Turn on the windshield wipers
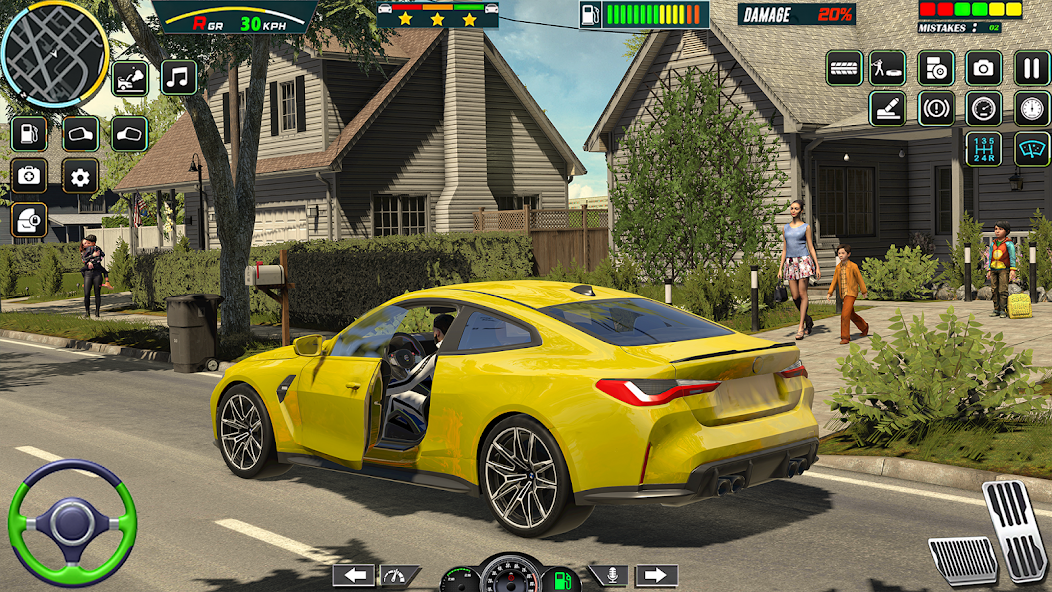 point(1032,149)
